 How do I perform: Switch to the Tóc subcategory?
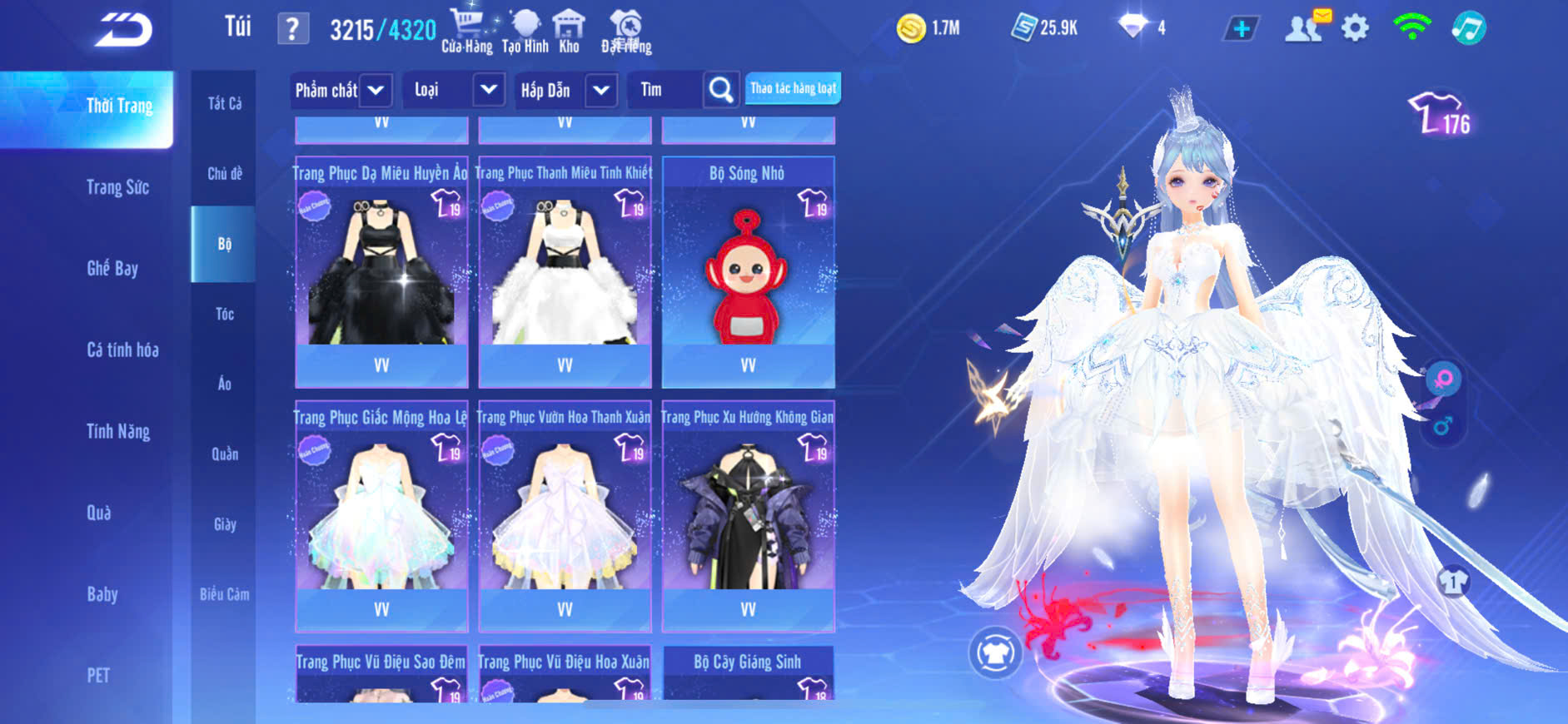coord(224,314)
